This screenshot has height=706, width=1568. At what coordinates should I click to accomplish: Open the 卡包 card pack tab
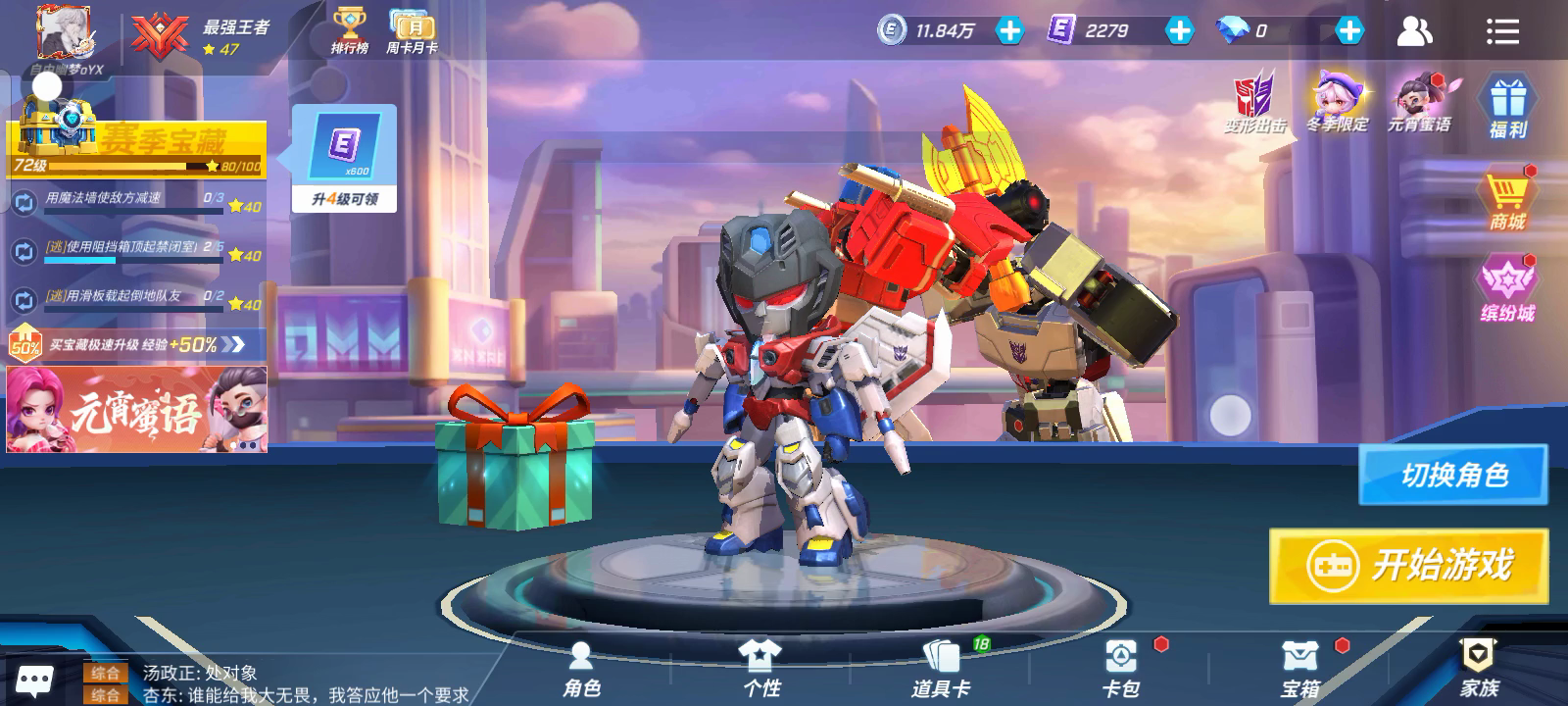click(x=1121, y=669)
